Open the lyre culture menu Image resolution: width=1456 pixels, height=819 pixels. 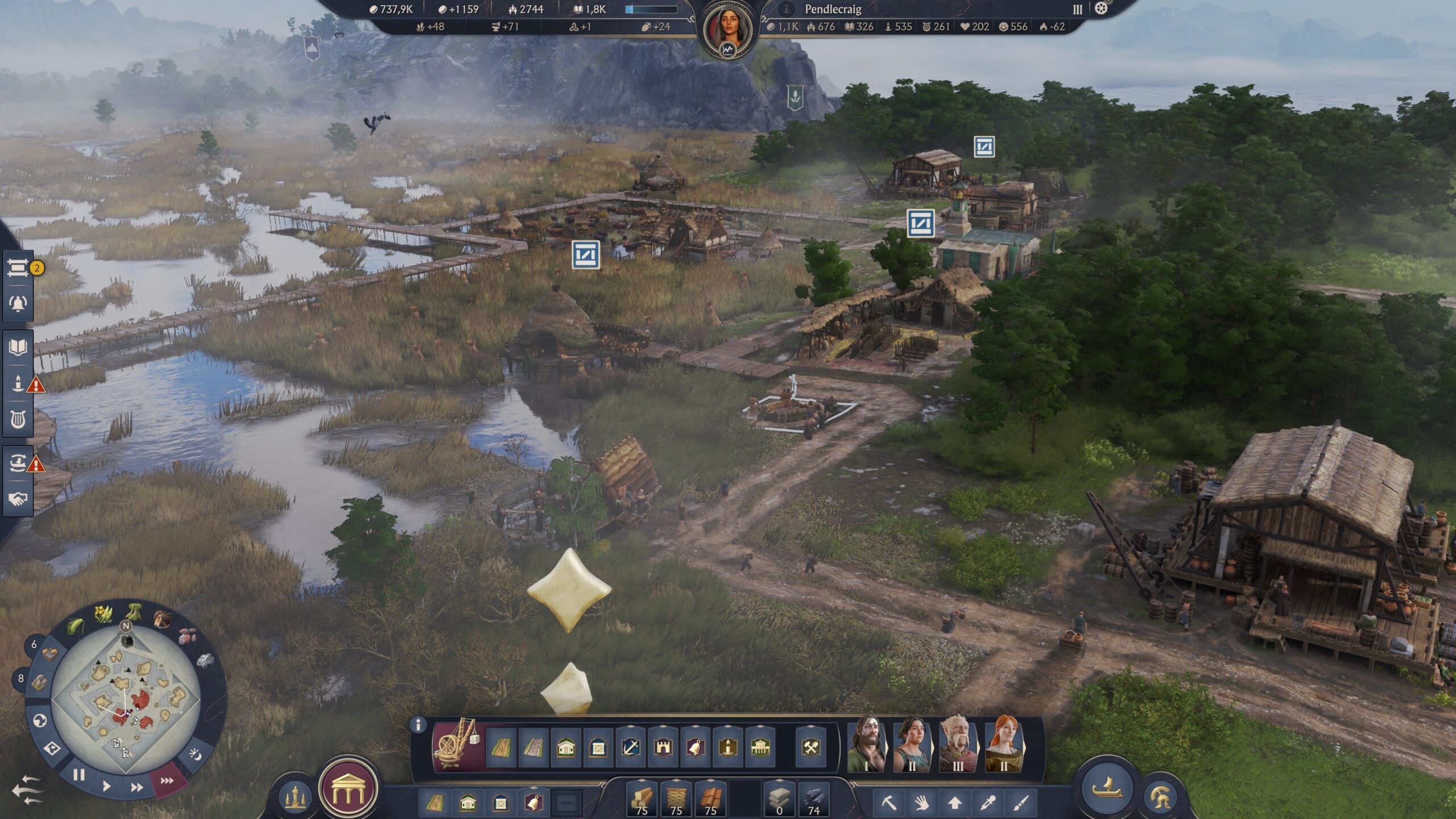(18, 420)
